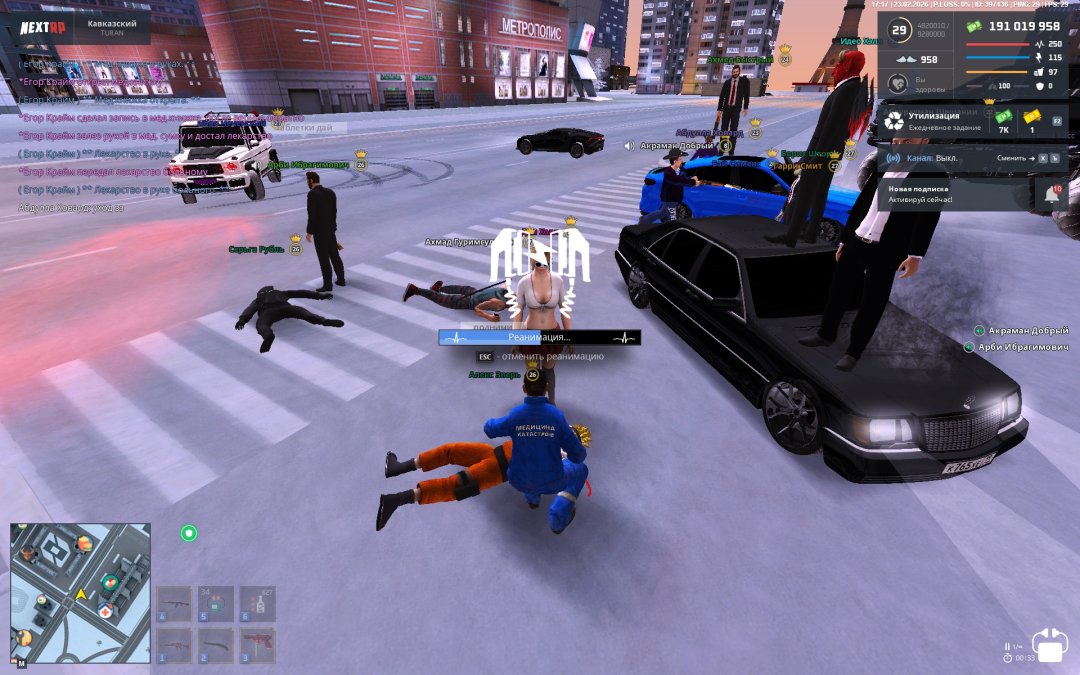
Task: Click the burger food marker on minimap
Action: click(84, 544)
